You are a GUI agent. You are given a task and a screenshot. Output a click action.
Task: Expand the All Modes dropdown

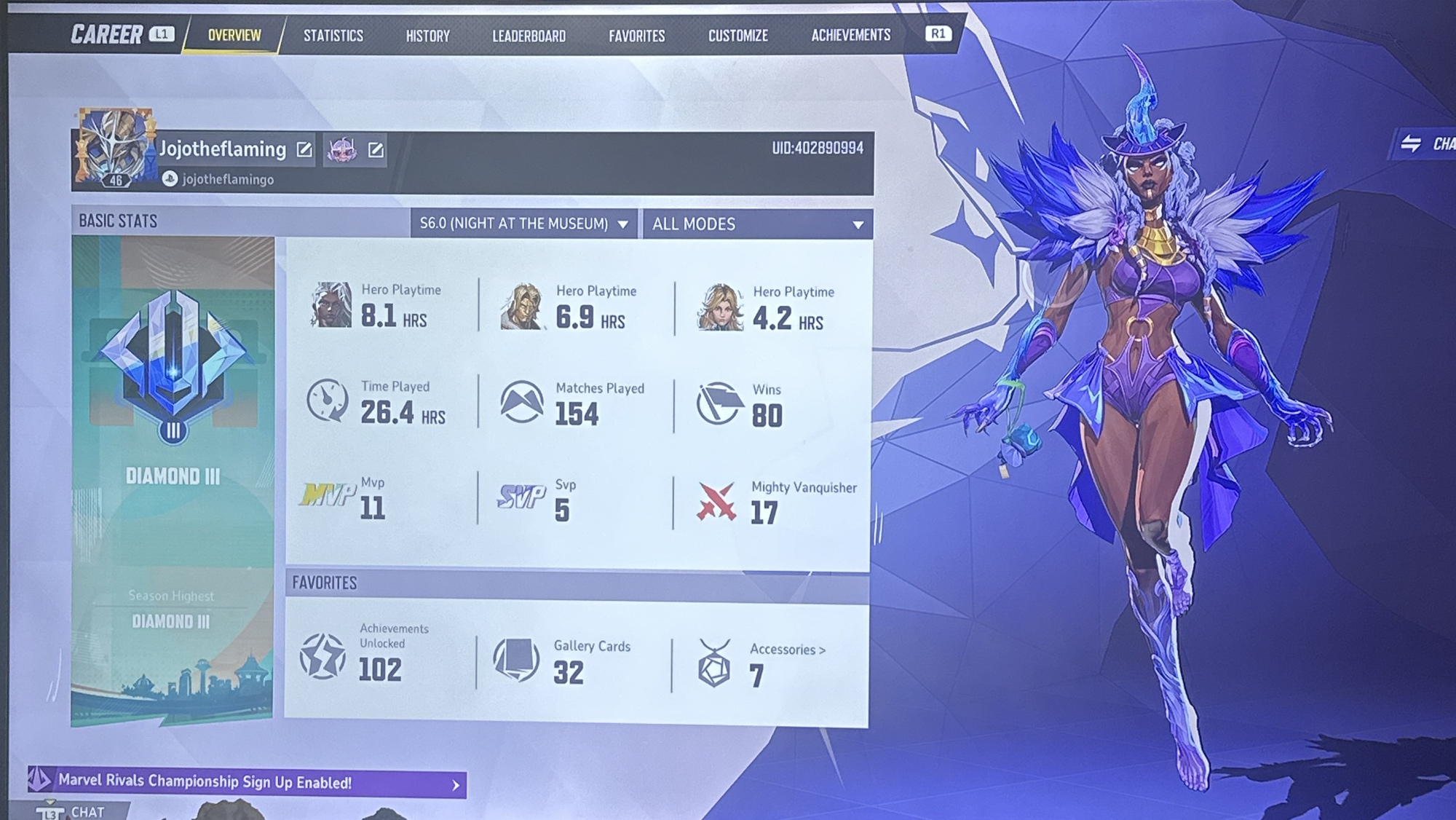[757, 224]
